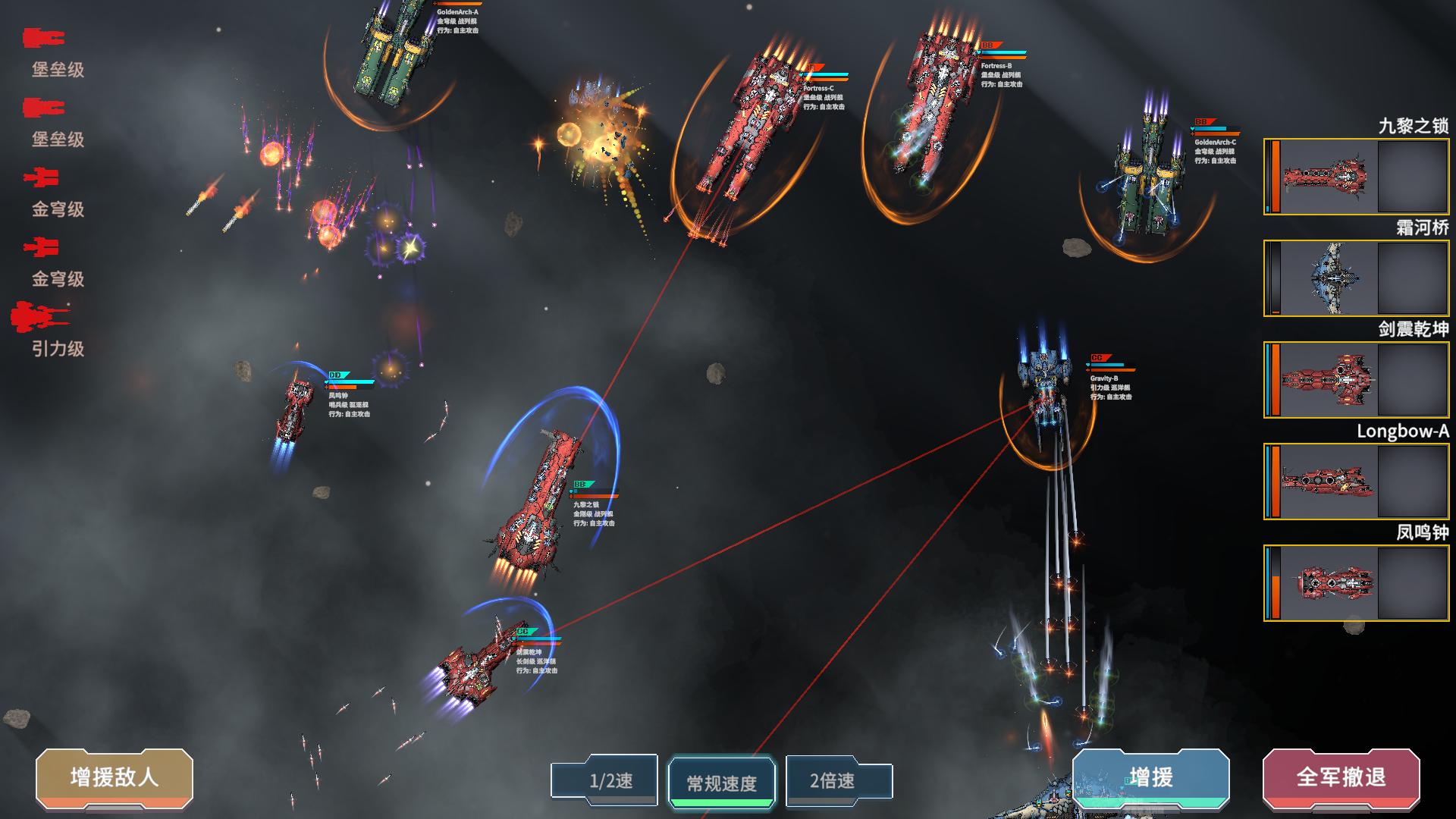Select the Longbow-A ship card
Image resolution: width=1456 pixels, height=819 pixels.
[x=1356, y=482]
